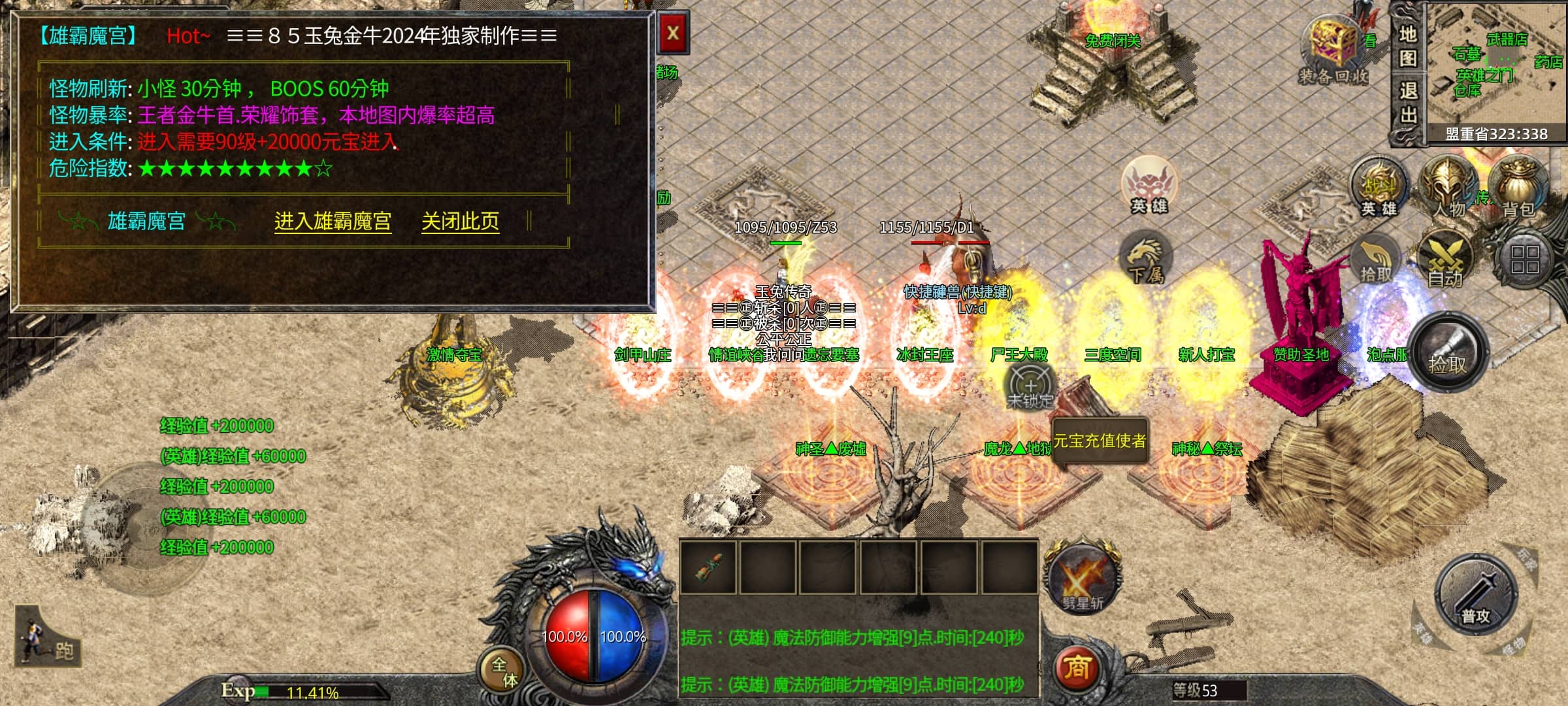Open the 地图 map button
The image size is (1568, 706).
coord(1407,46)
